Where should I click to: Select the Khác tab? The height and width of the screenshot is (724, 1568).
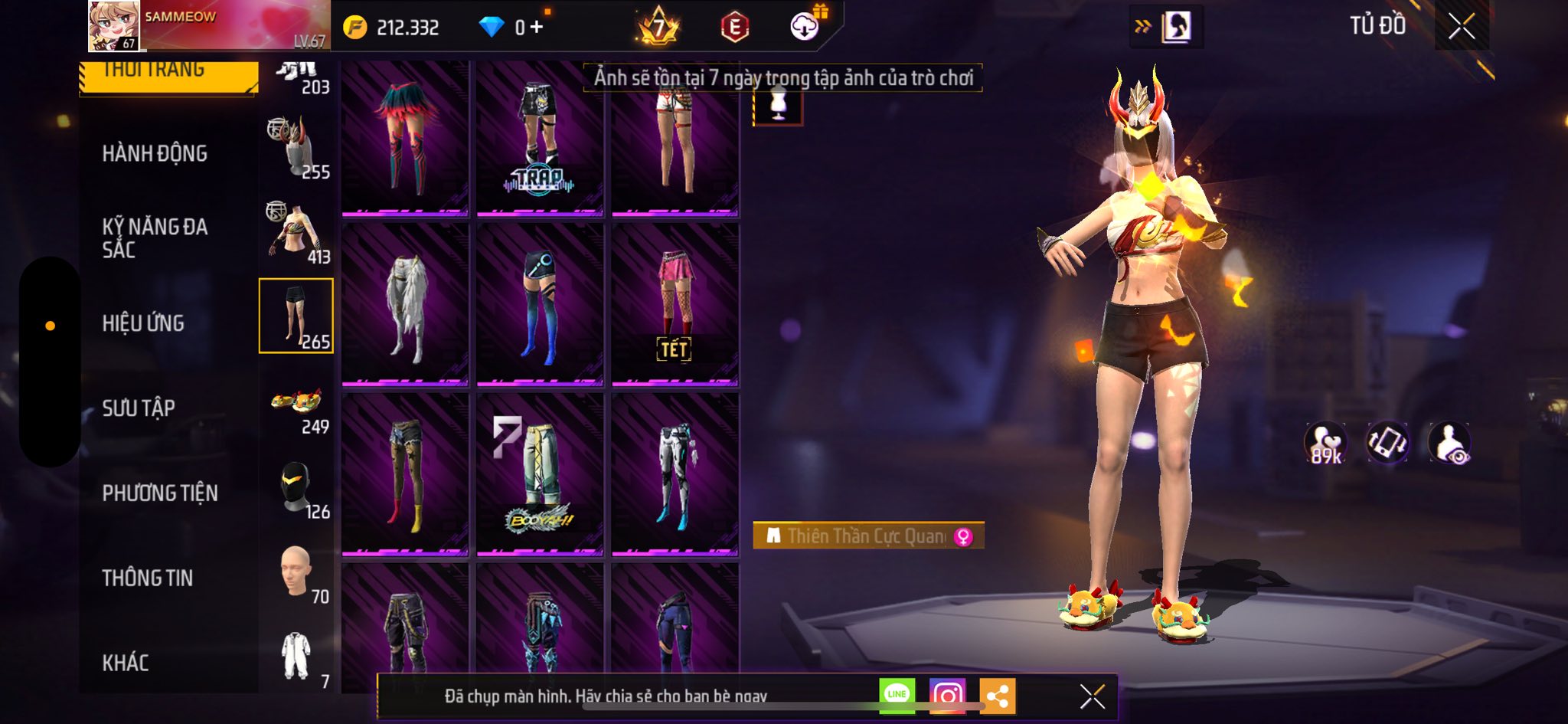click(x=126, y=663)
